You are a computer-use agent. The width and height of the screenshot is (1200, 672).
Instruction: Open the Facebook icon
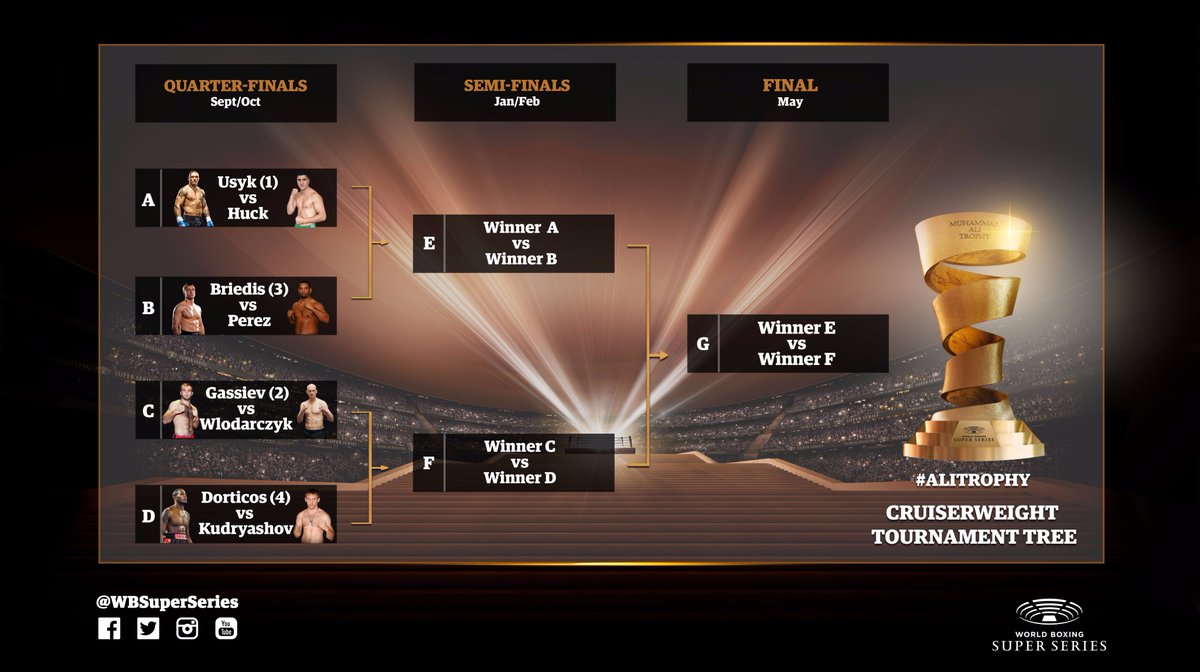coord(109,629)
